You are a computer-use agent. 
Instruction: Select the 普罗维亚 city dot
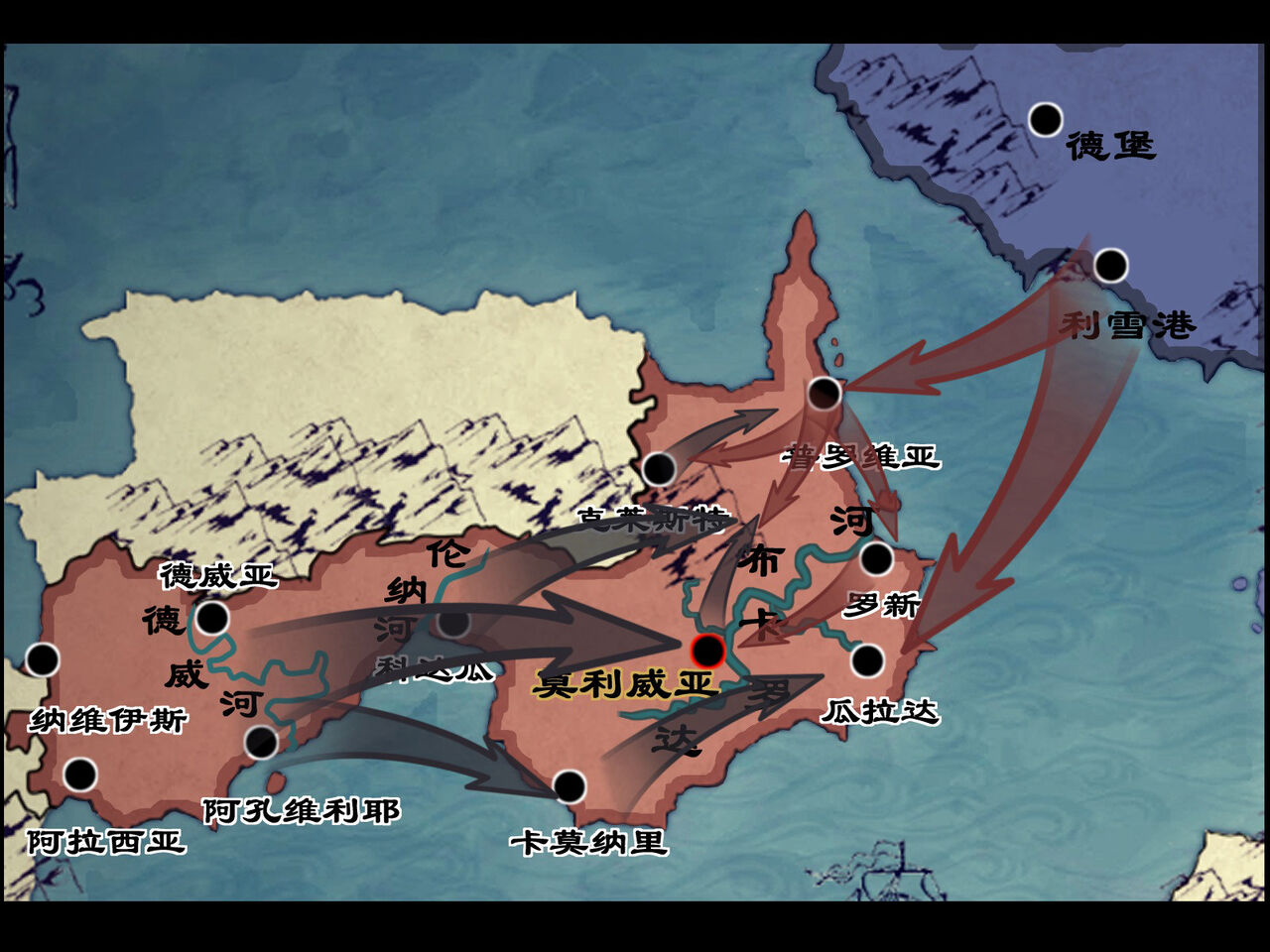(824, 394)
